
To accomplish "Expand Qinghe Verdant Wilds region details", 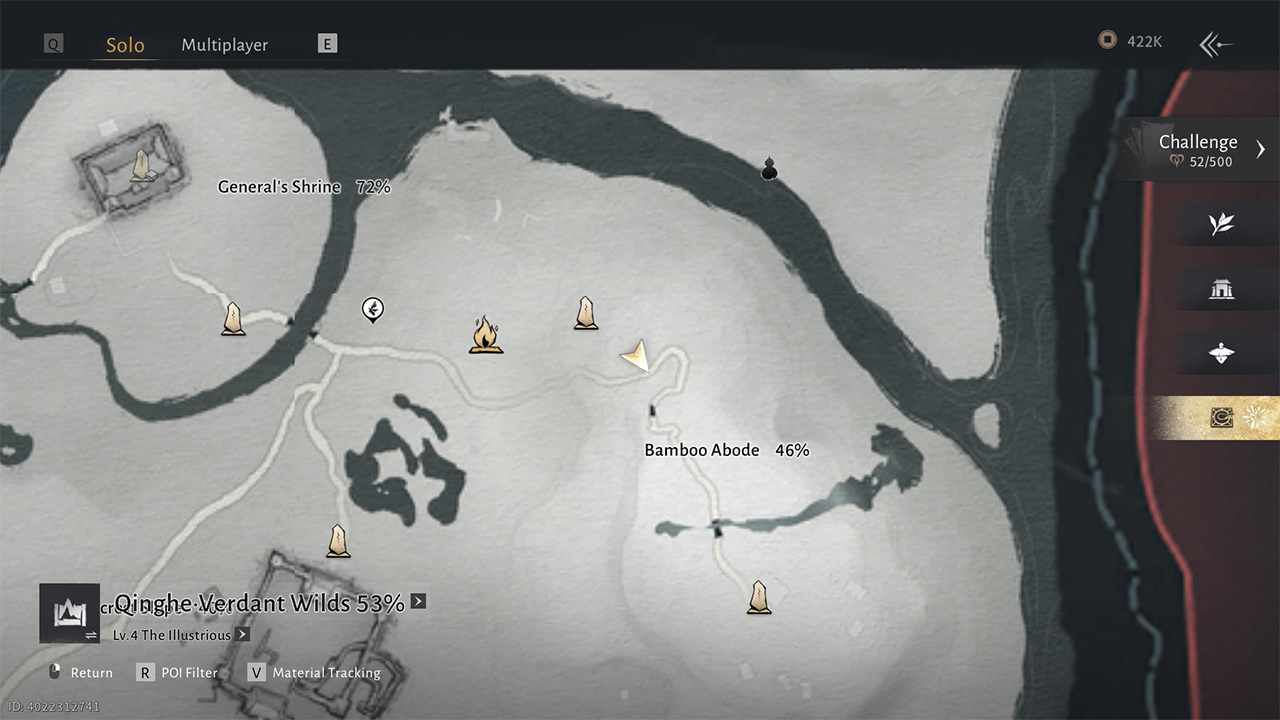I will [418, 601].
